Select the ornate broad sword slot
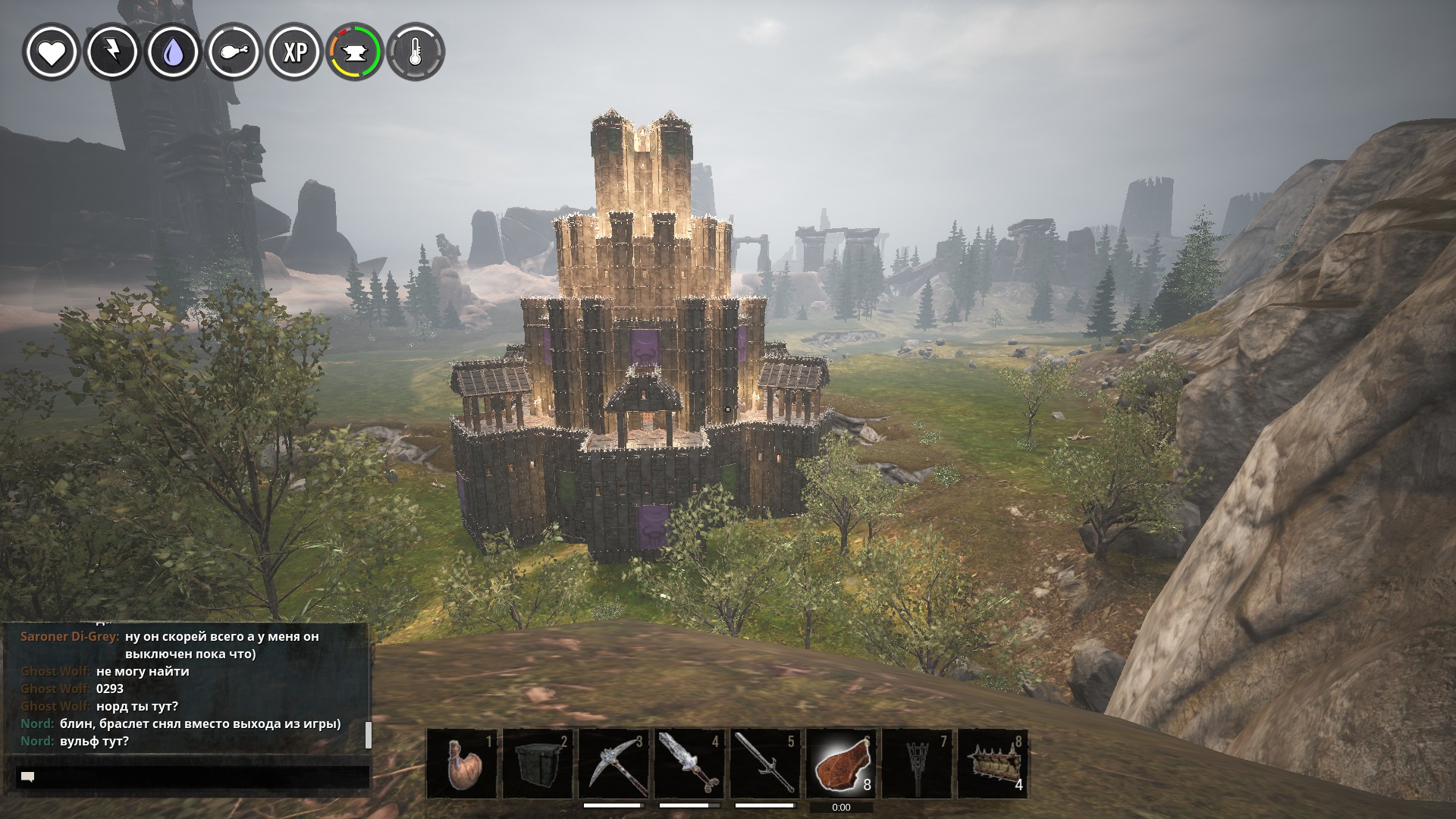Image resolution: width=1456 pixels, height=819 pixels. pyautogui.click(x=689, y=764)
